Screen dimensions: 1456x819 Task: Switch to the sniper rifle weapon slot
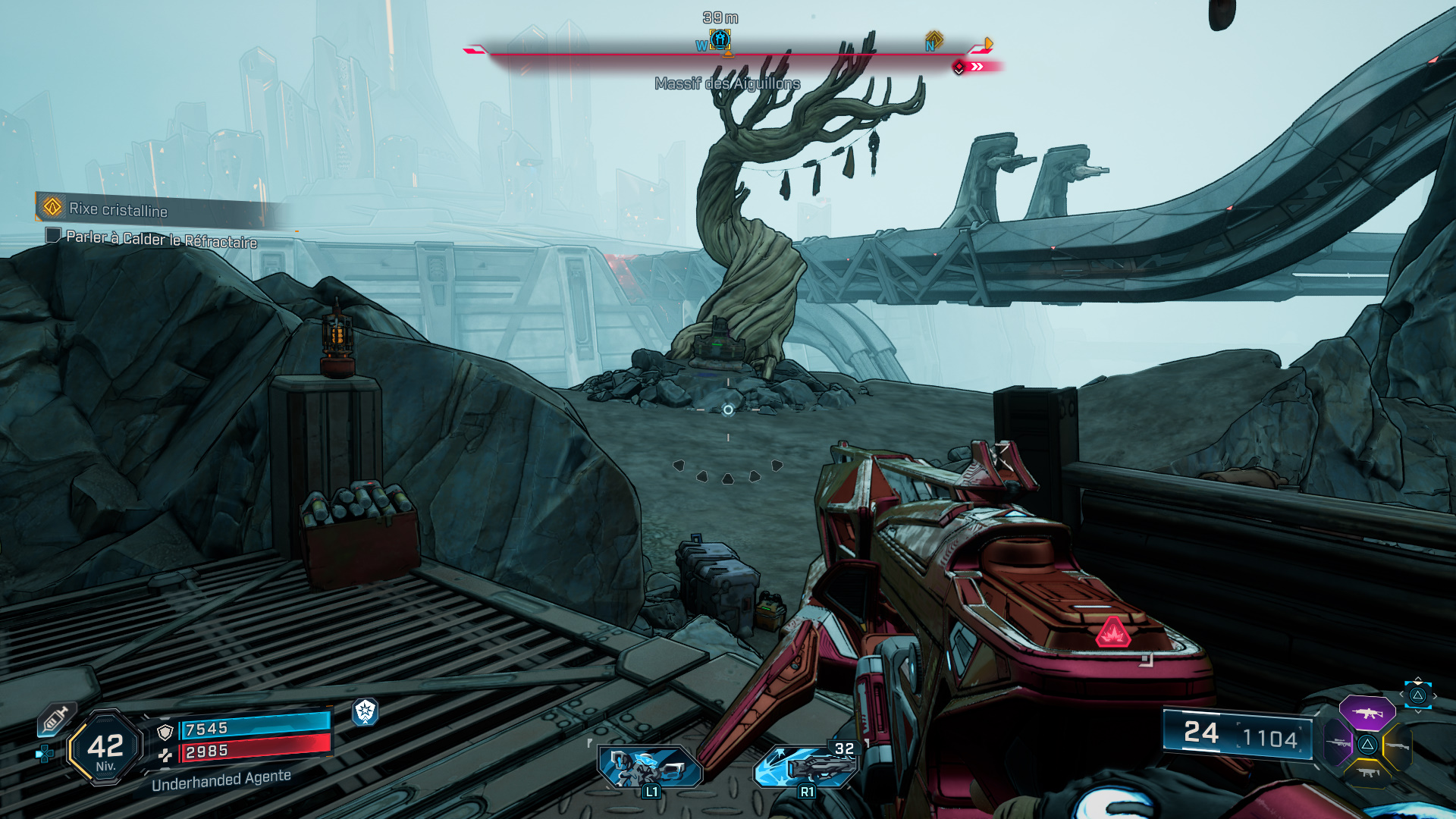[x=1338, y=743]
